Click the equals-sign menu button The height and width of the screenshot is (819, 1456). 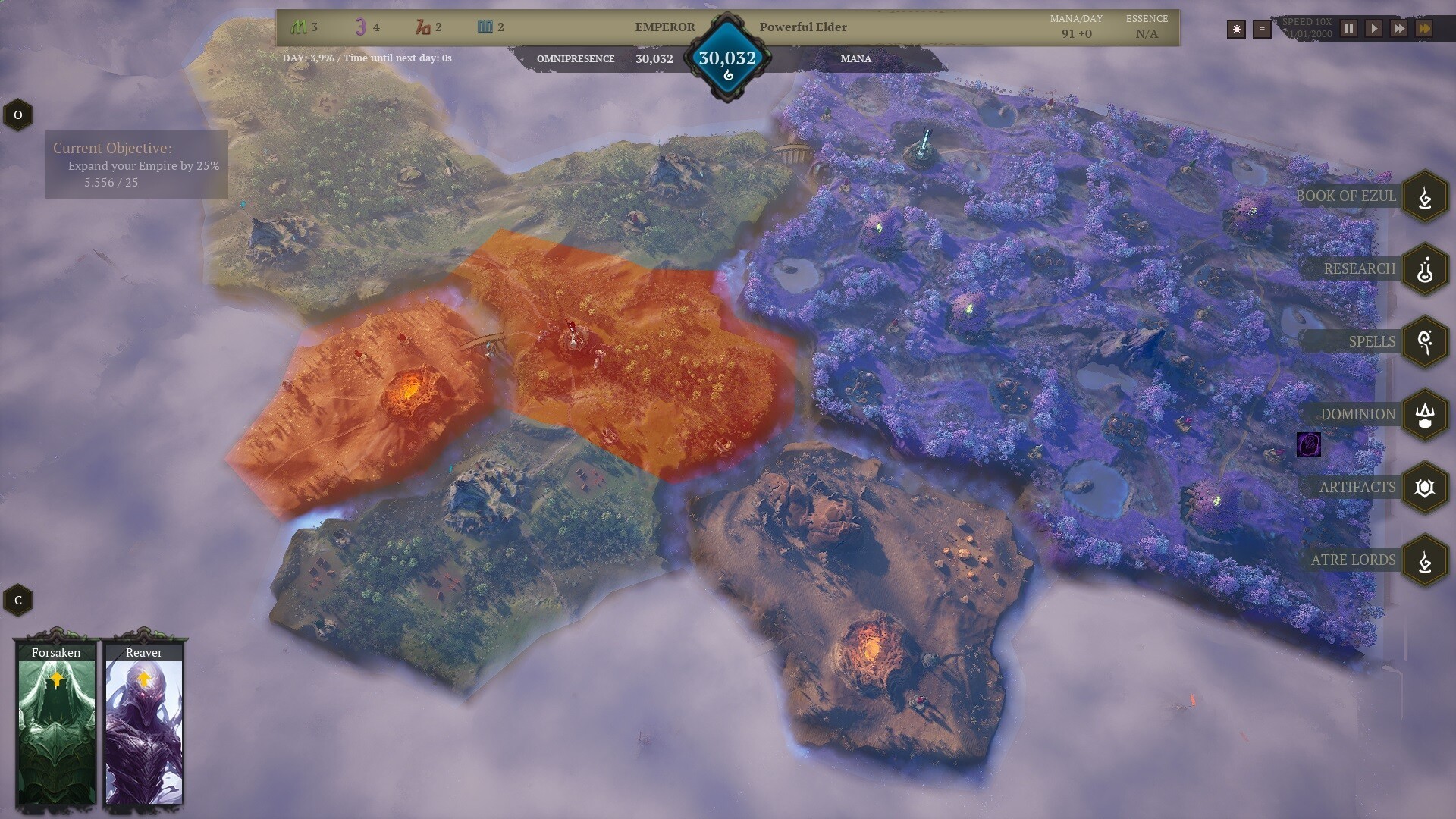click(x=1262, y=30)
